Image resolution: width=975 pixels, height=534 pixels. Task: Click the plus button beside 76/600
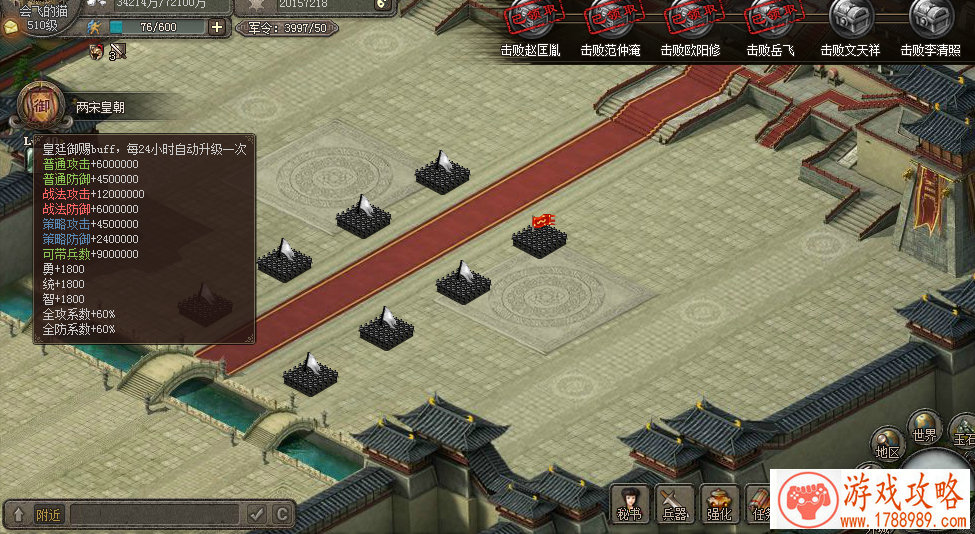pos(217,27)
